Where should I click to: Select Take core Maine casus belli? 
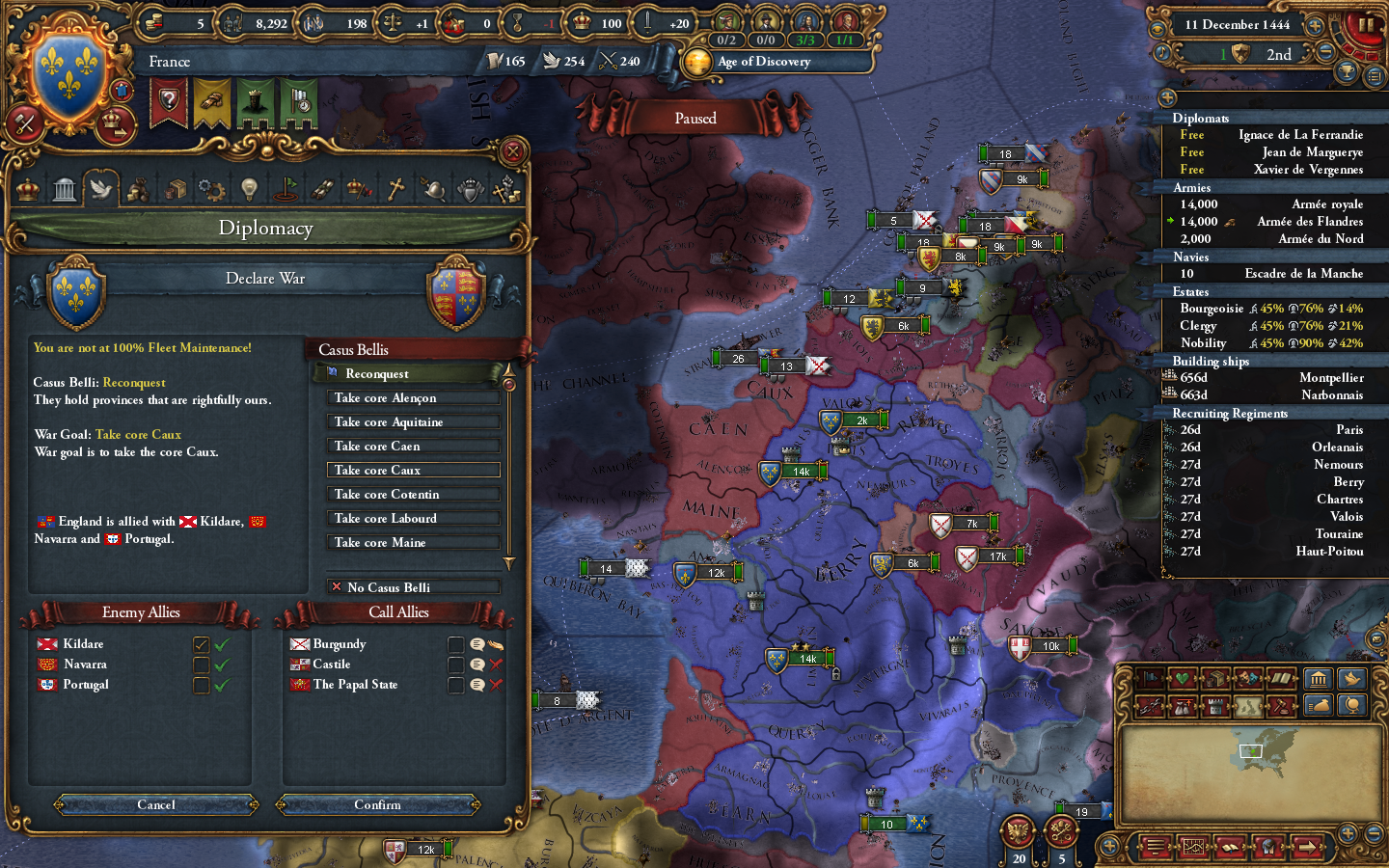click(x=413, y=542)
